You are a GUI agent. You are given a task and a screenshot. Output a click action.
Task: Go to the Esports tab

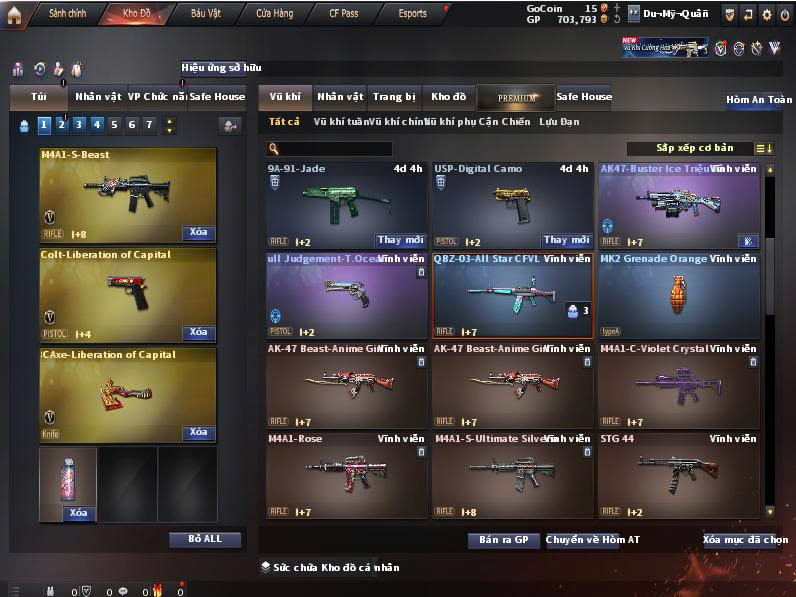tap(412, 14)
